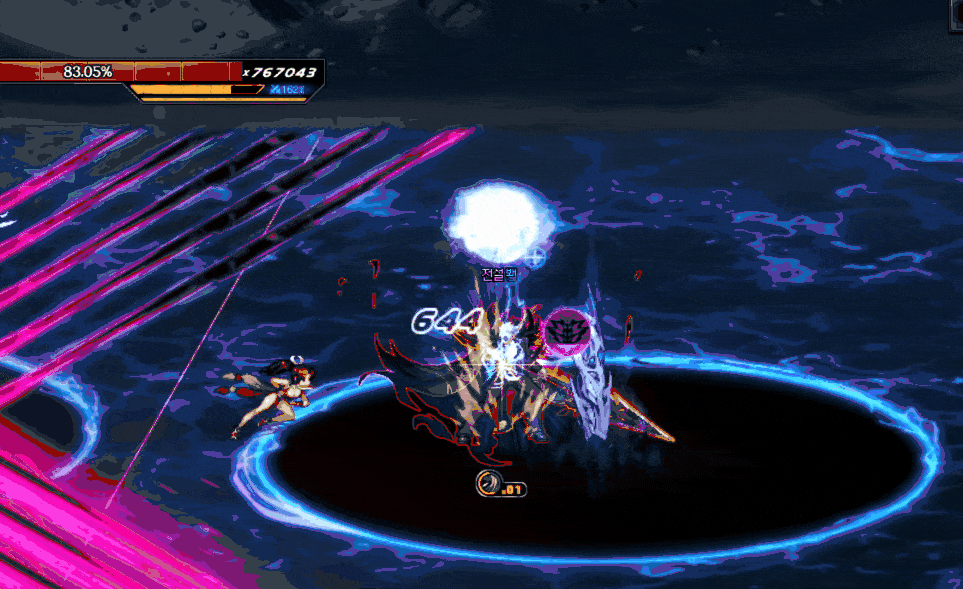Click the skill cooldown icon under the character
Image resolution: width=963 pixels, height=589 pixels.
488,485
